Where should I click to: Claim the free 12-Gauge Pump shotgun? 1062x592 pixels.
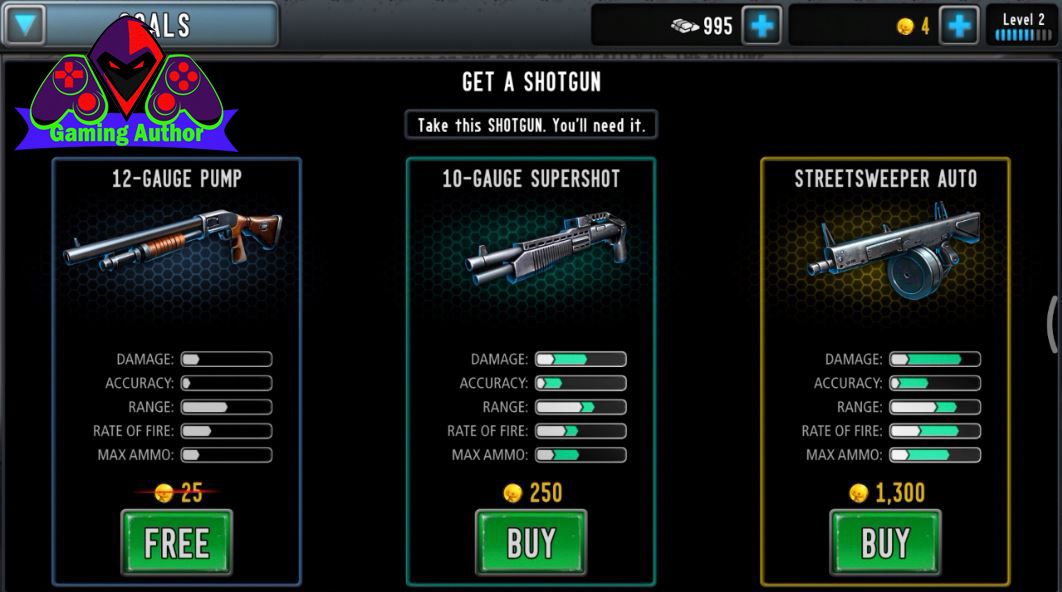click(x=176, y=543)
